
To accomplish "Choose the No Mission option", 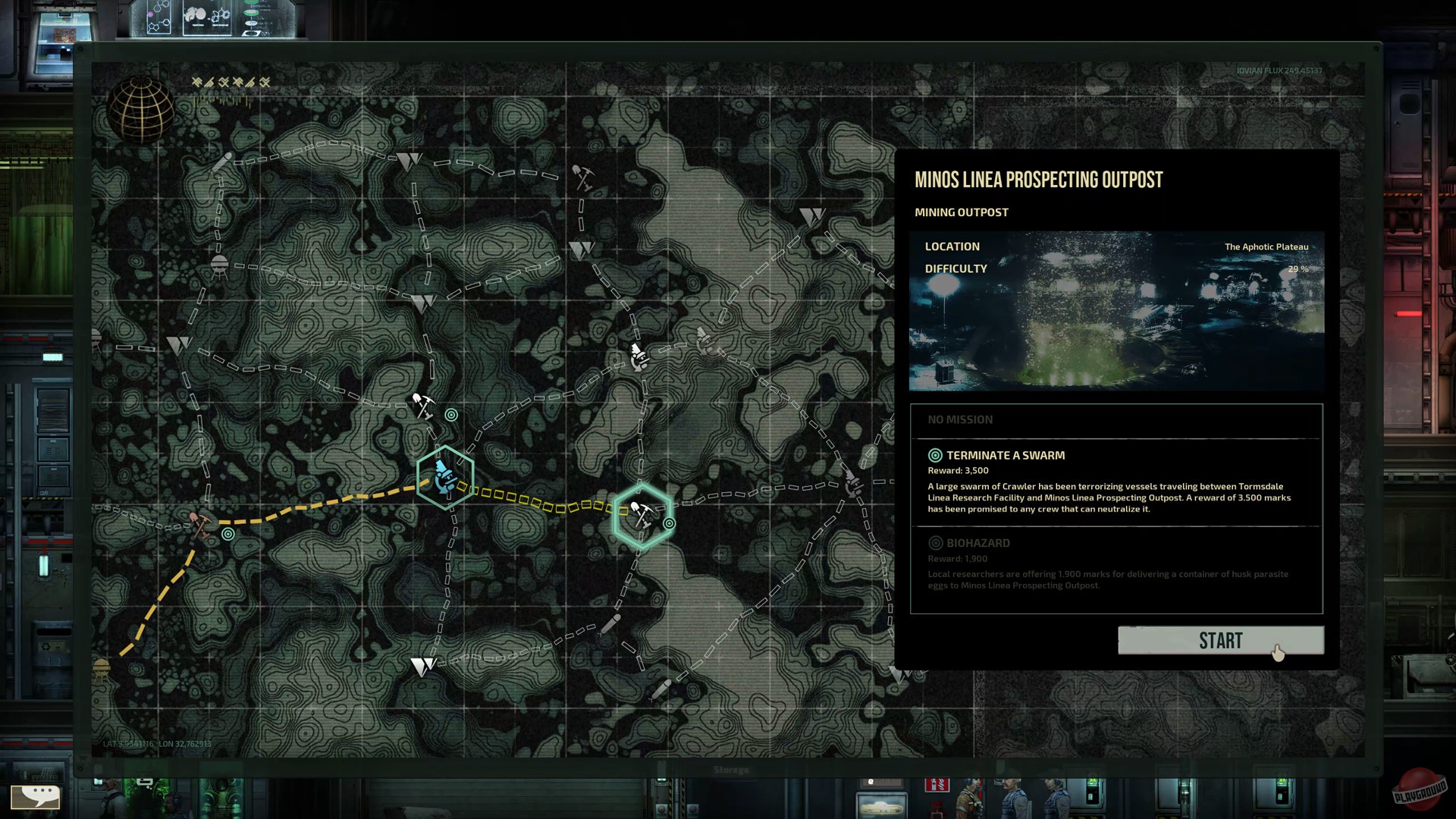I will 961,419.
